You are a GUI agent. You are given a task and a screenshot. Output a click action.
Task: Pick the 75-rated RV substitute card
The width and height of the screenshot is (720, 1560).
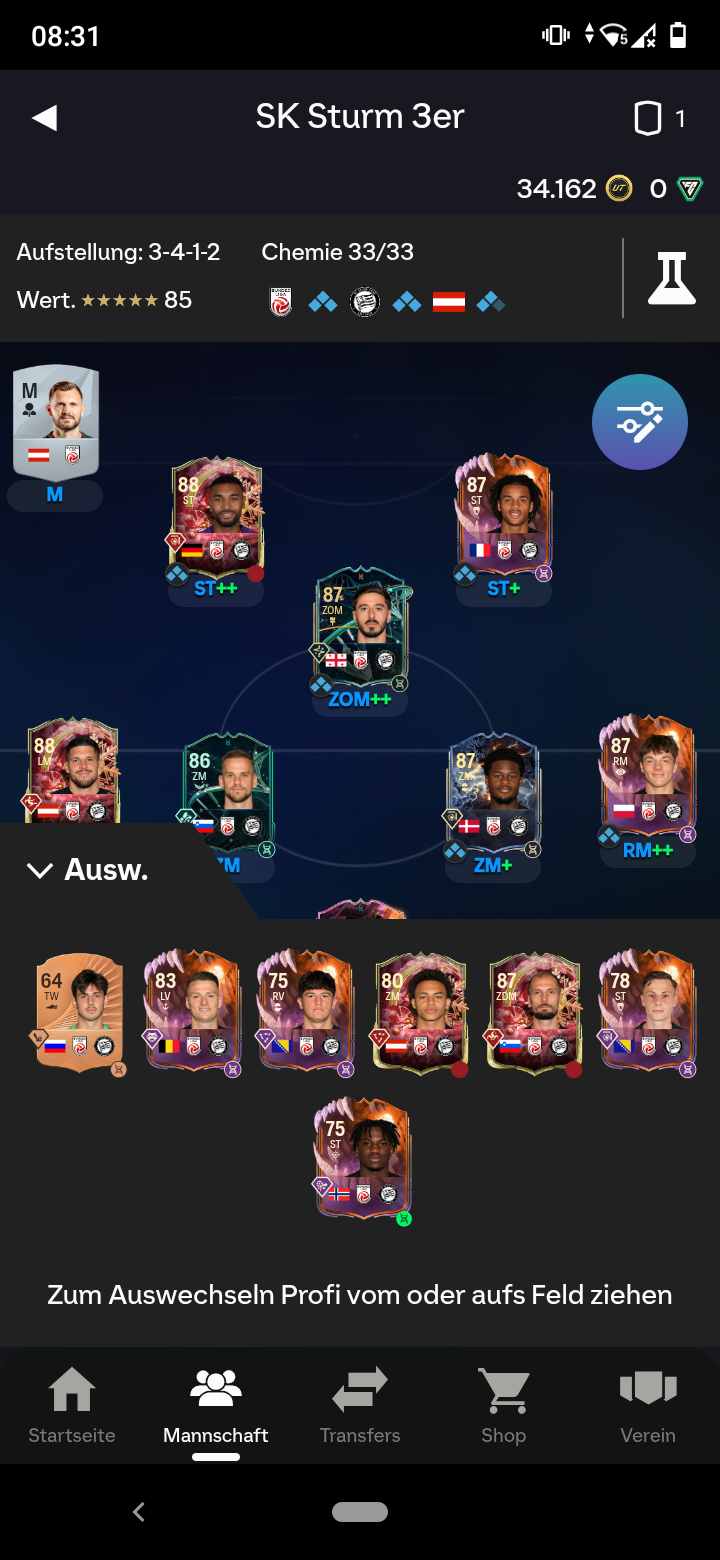(305, 1012)
